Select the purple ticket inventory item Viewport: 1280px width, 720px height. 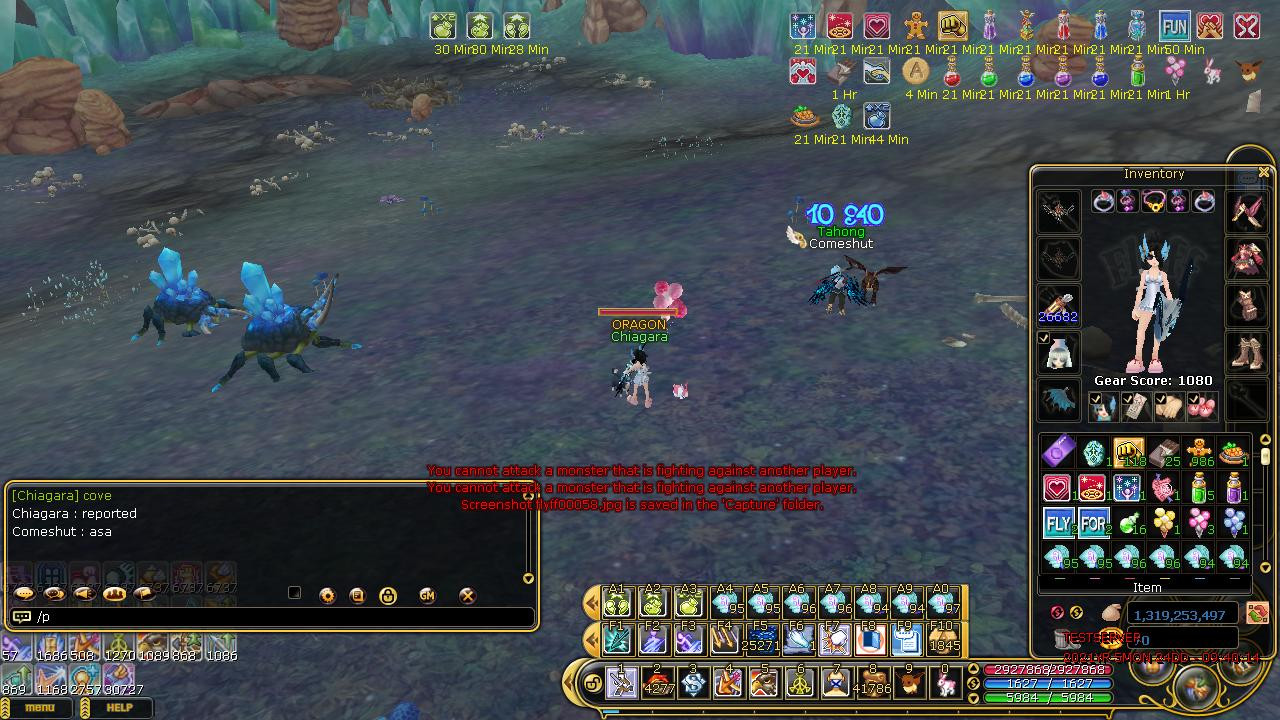tap(1058, 453)
